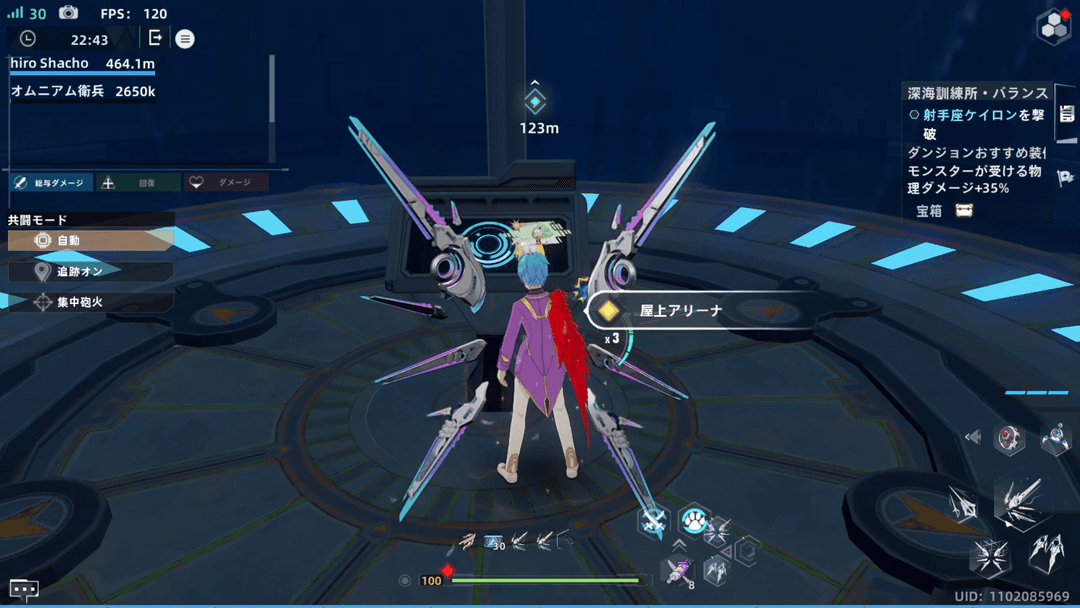Activate the paw print pet skill
Viewport: 1080px width, 608px height.
[693, 520]
